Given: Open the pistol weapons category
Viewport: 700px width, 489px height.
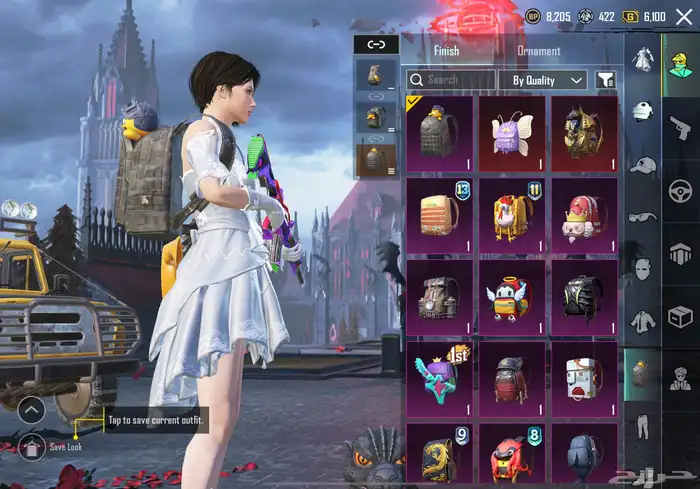Looking at the screenshot, I should (x=681, y=128).
